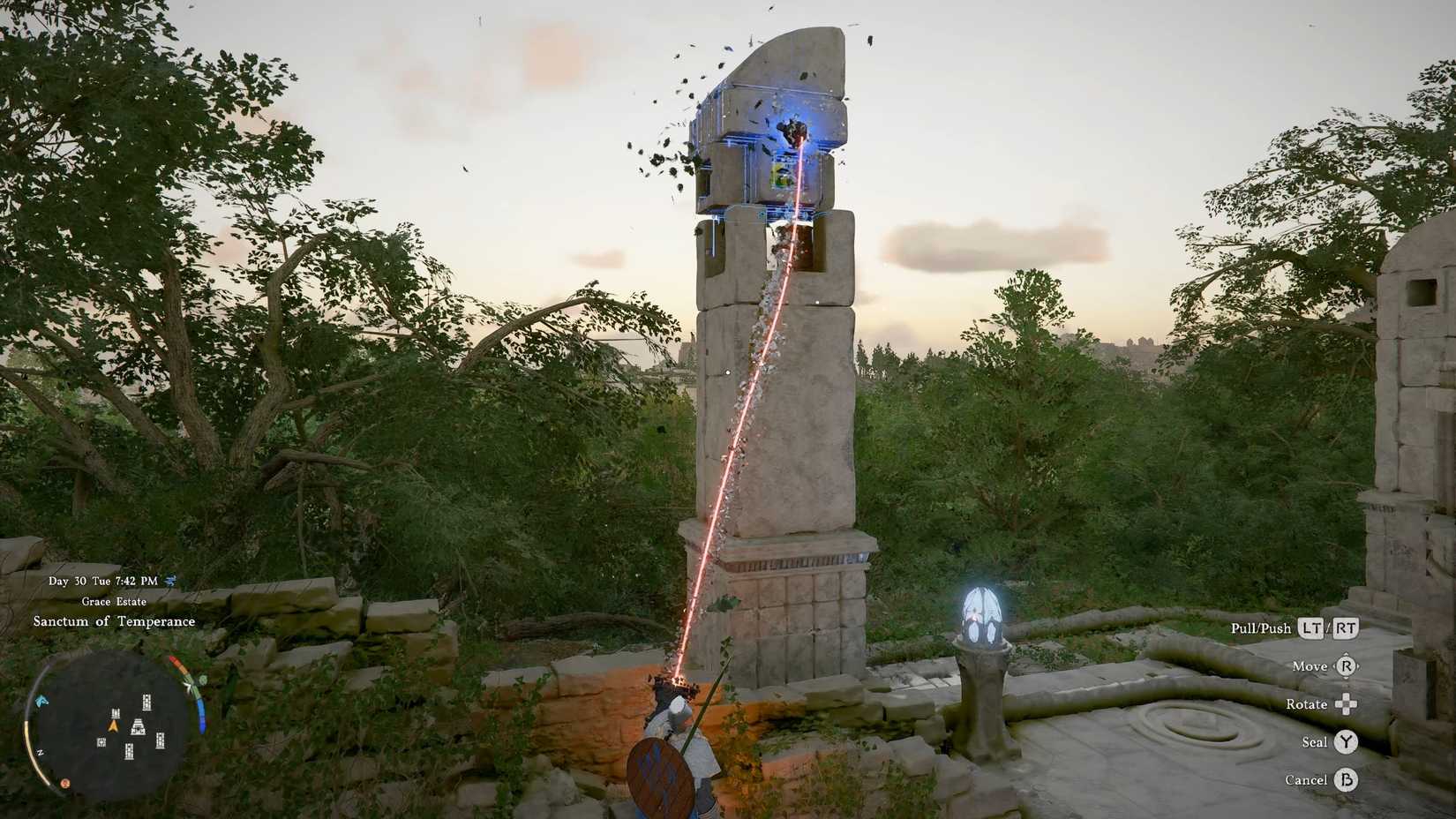Click the B button prompt for Cancel
This screenshot has width=1456, height=819.
1347,780
